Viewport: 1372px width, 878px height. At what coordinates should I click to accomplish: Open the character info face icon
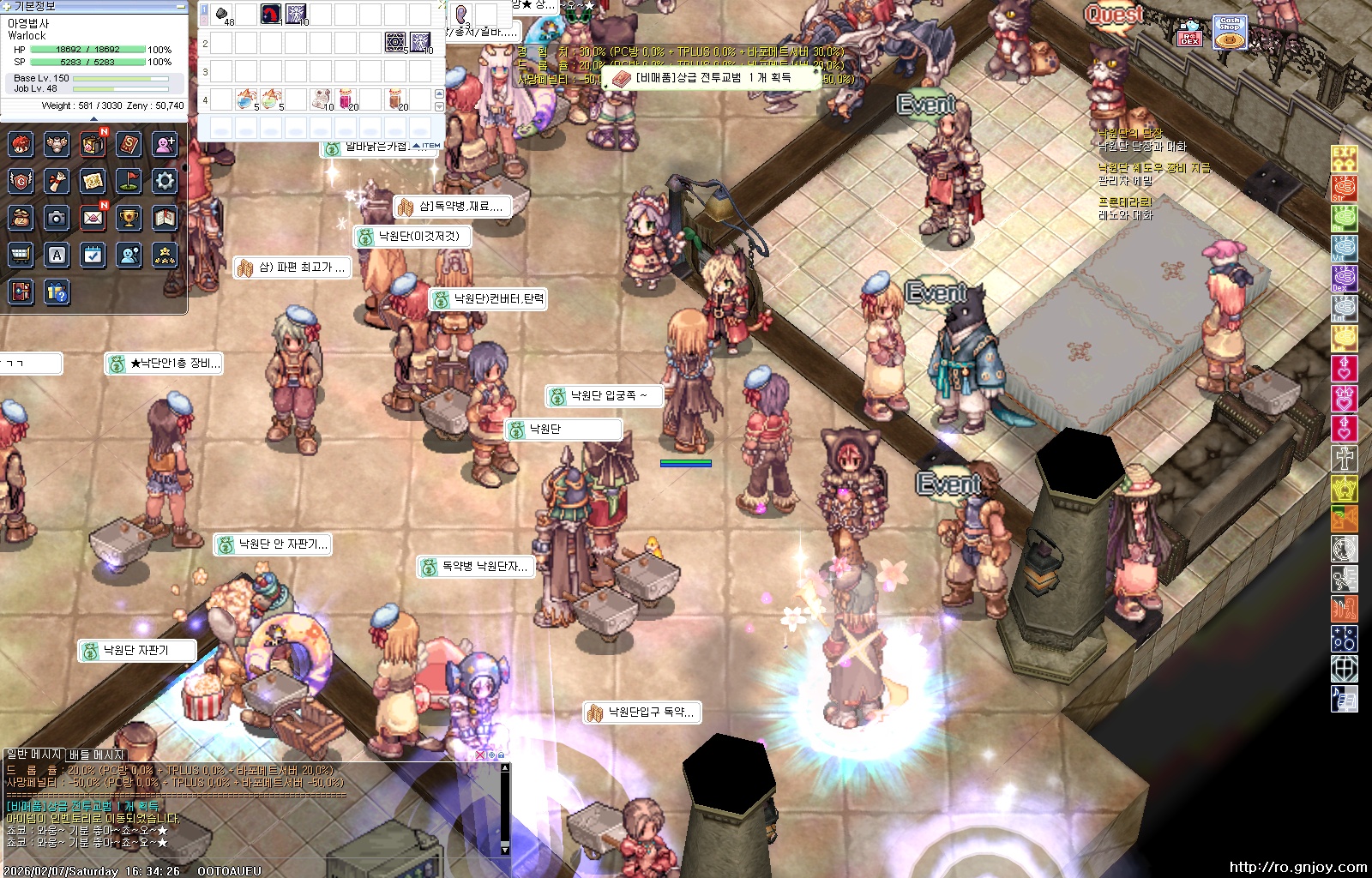pos(21,143)
